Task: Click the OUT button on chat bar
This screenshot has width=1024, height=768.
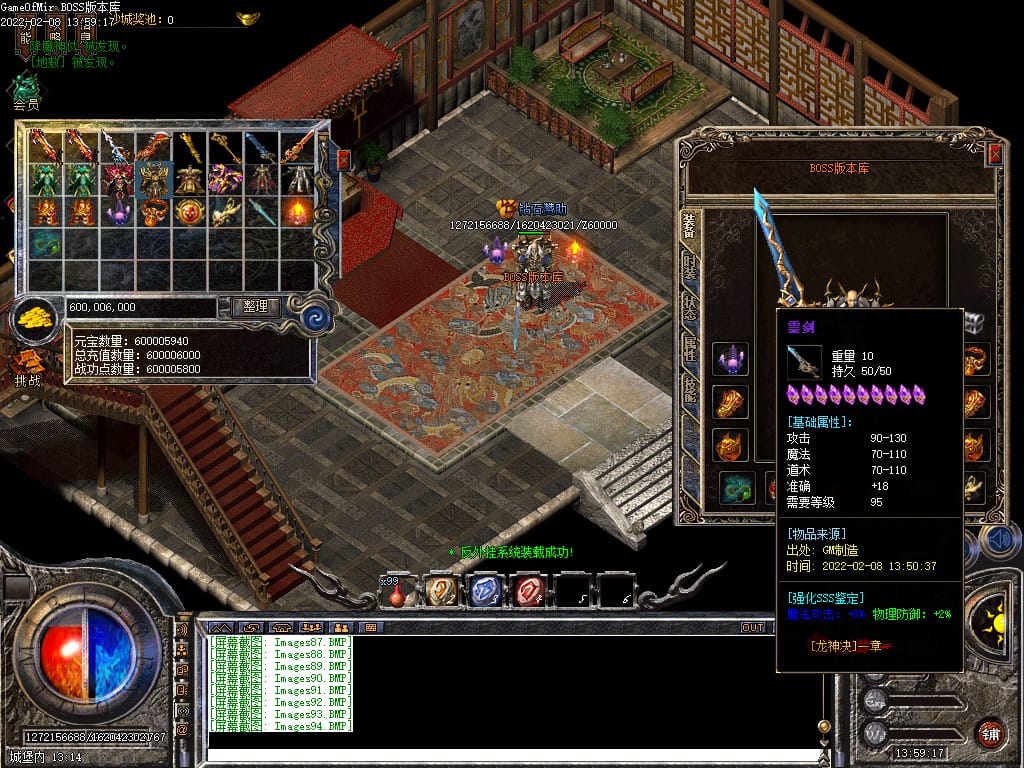Action: coord(752,627)
